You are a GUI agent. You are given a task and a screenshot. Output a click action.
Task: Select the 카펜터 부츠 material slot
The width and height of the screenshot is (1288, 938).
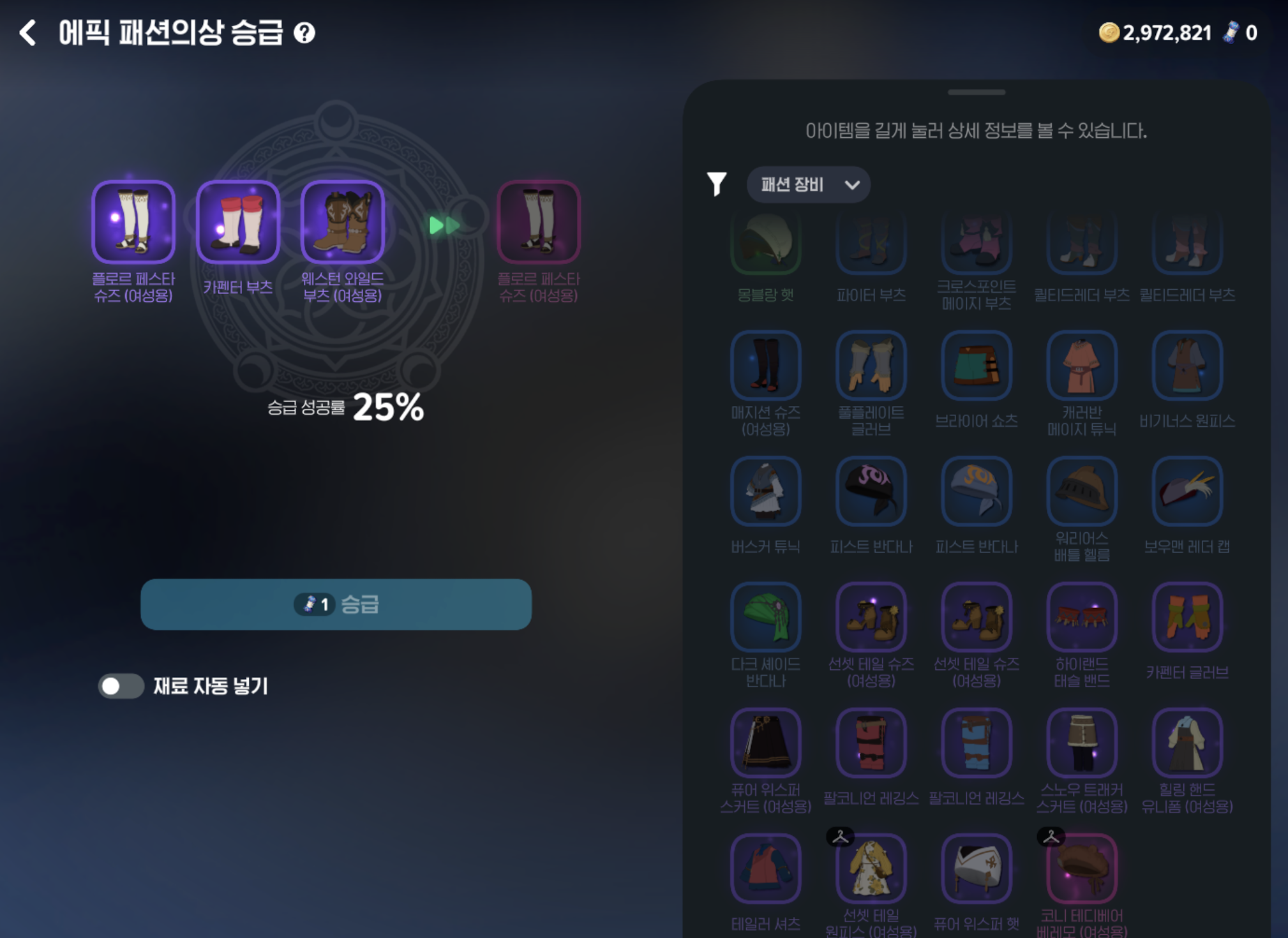click(237, 222)
